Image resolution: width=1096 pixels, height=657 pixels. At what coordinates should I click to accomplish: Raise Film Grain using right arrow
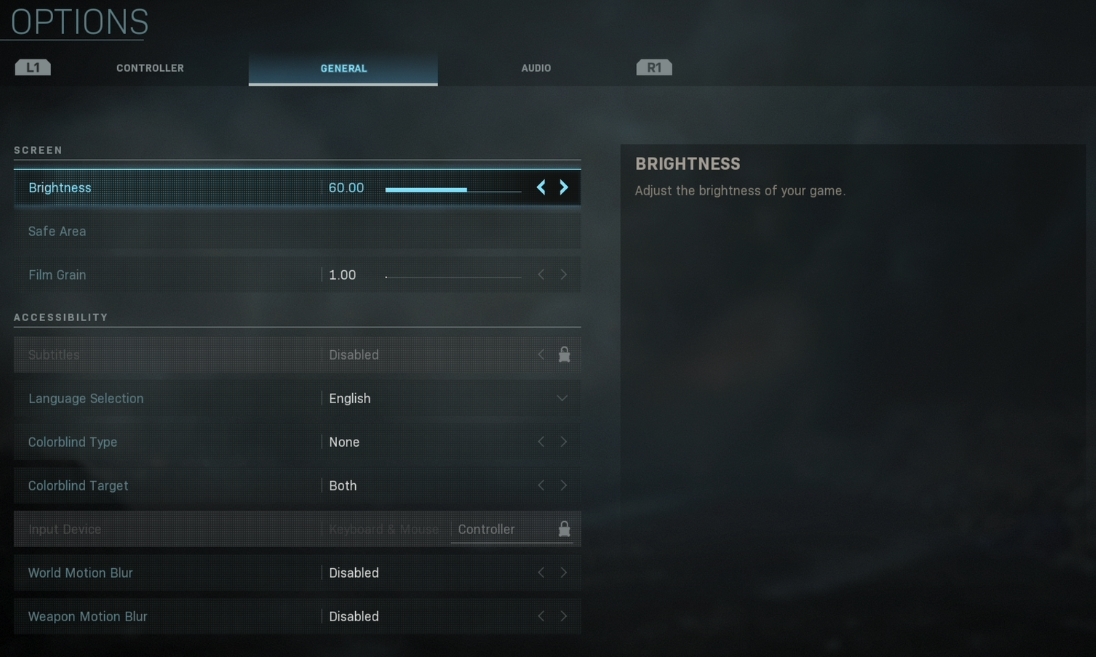pos(564,275)
